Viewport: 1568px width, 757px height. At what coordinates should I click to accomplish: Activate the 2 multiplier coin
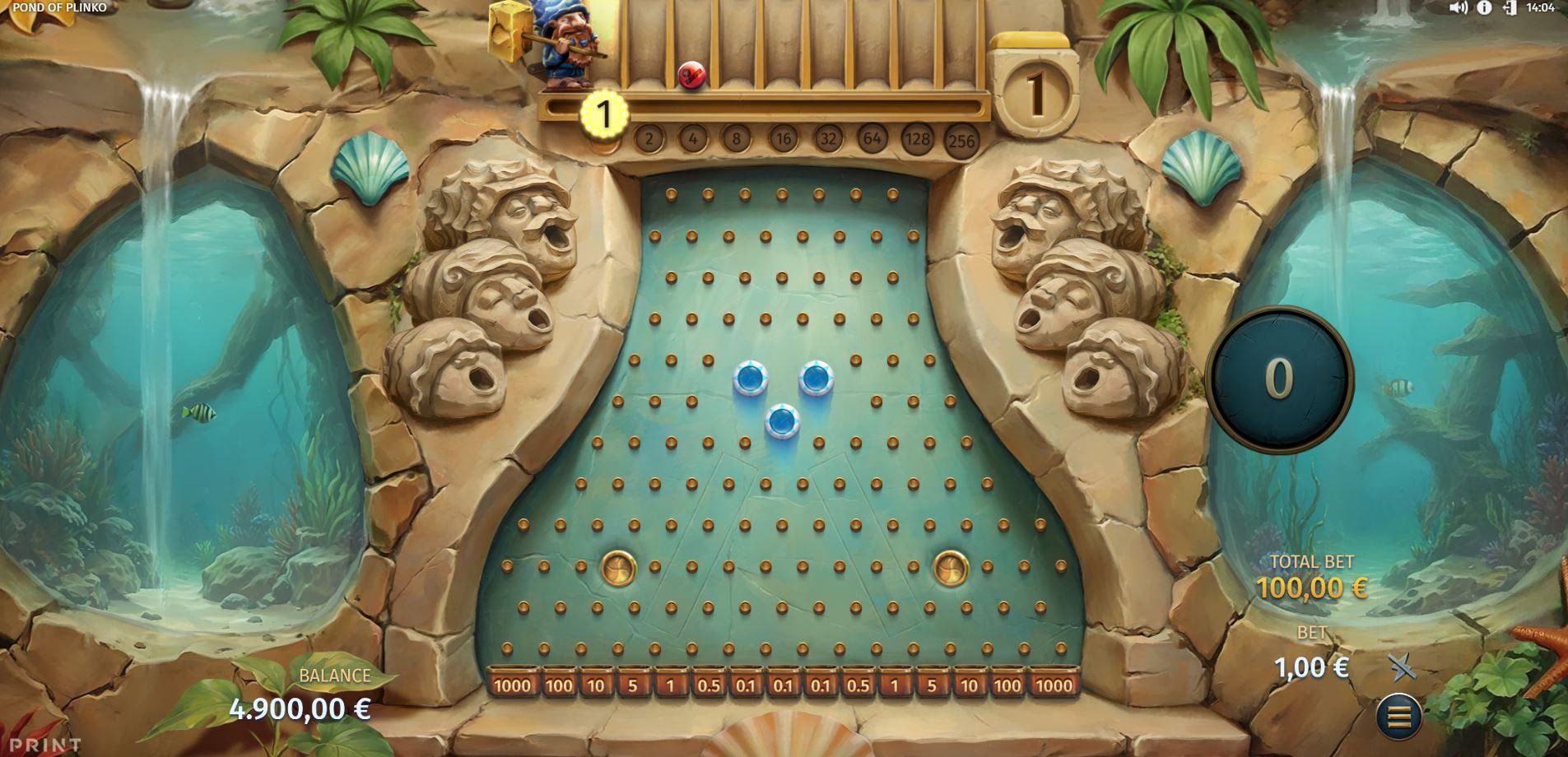point(649,140)
